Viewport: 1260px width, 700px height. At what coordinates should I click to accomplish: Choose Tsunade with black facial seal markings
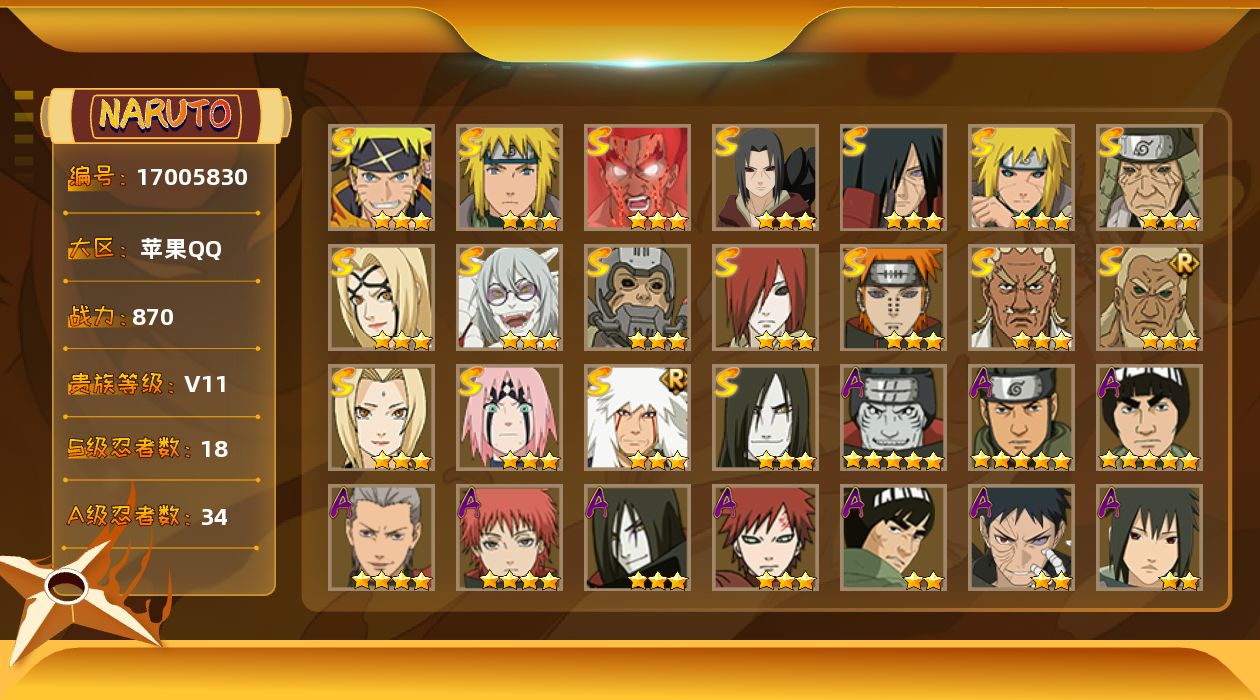(381, 298)
